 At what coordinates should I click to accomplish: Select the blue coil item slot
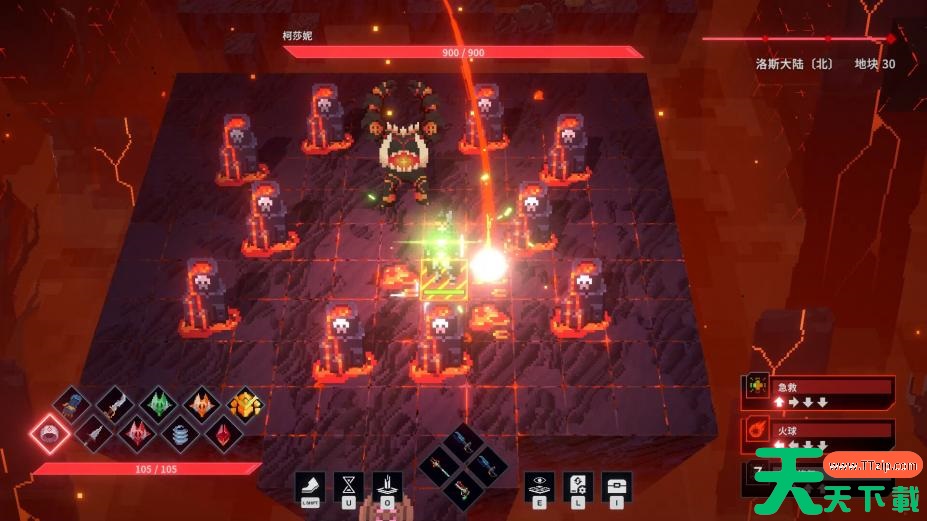point(179,434)
